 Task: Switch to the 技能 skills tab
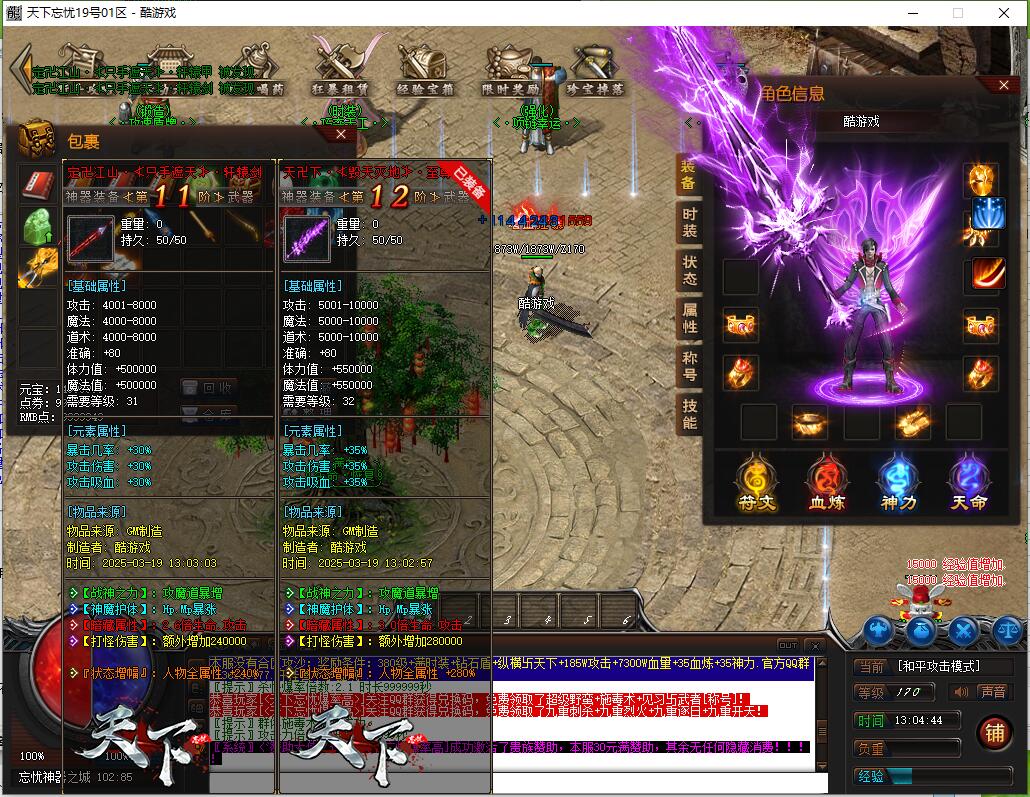(690, 413)
